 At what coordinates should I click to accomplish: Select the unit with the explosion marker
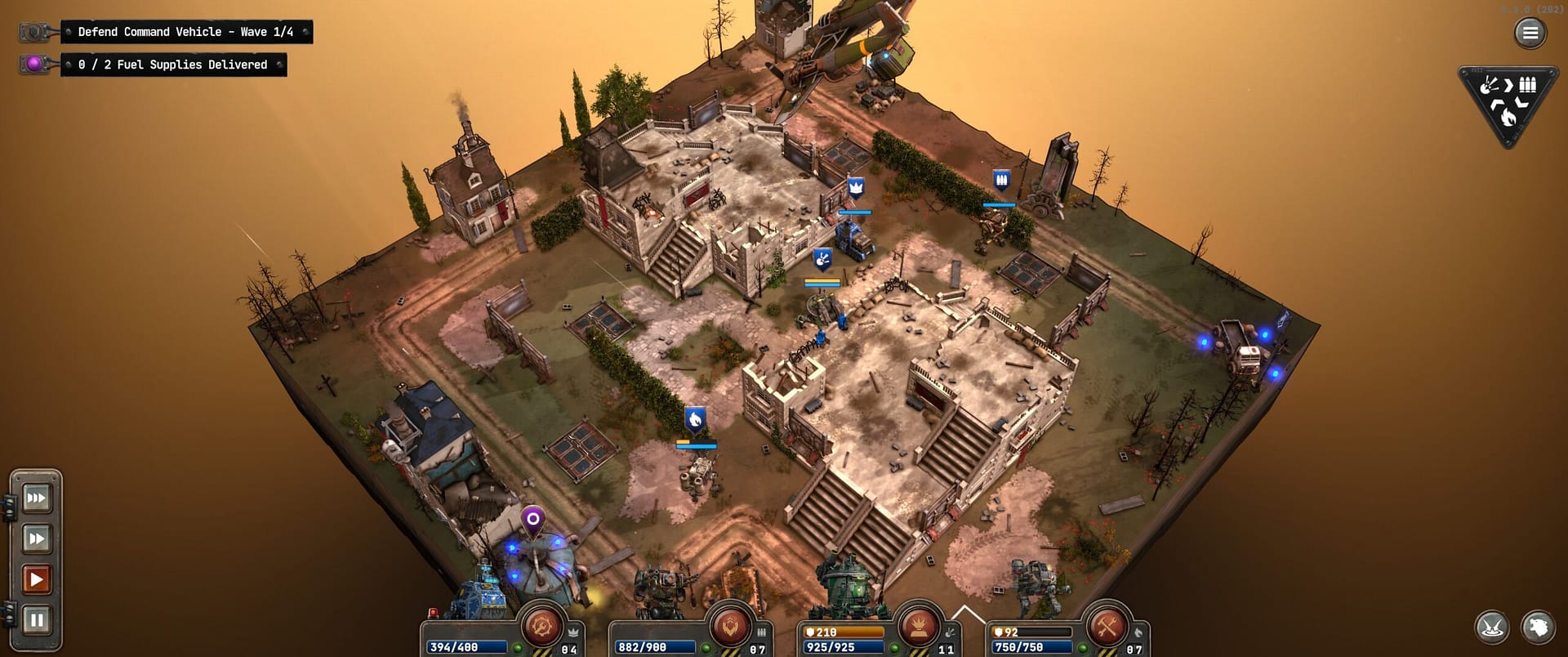click(823, 308)
